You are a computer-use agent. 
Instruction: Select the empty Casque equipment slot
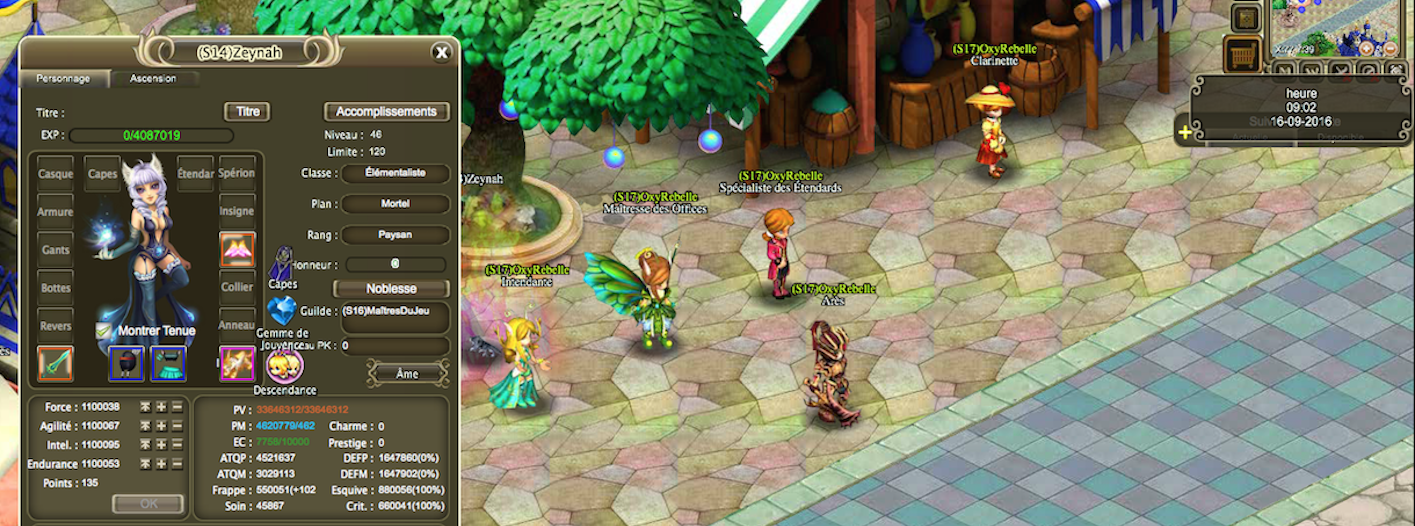coord(56,173)
